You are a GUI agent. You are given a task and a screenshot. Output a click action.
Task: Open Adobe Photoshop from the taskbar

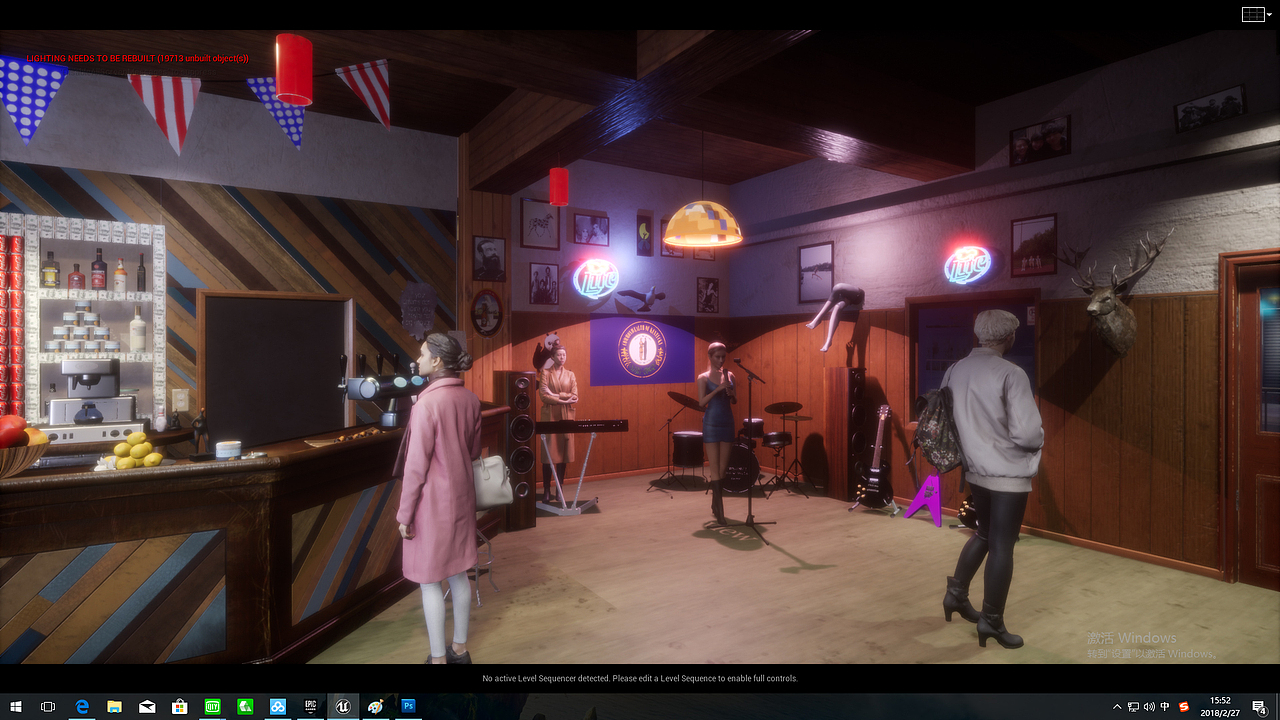pos(408,707)
